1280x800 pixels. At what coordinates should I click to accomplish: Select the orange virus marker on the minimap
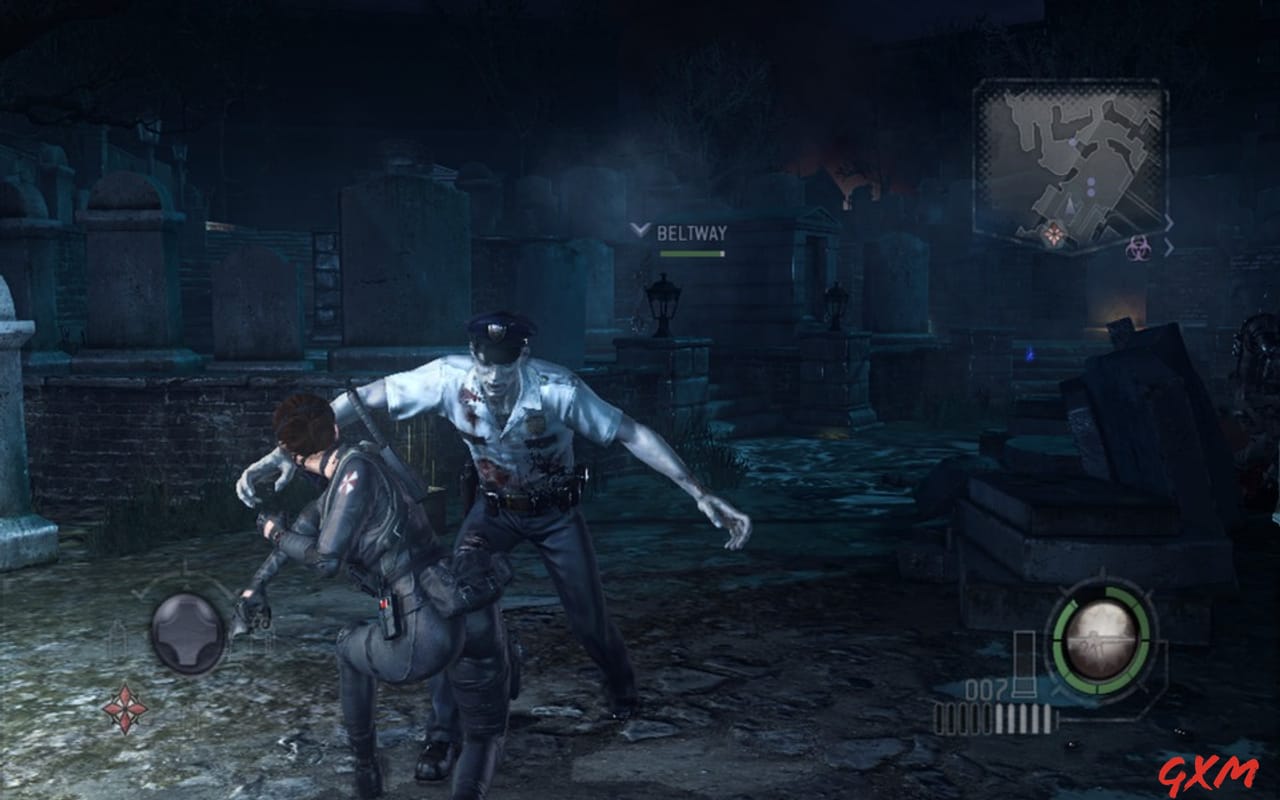click(1053, 233)
